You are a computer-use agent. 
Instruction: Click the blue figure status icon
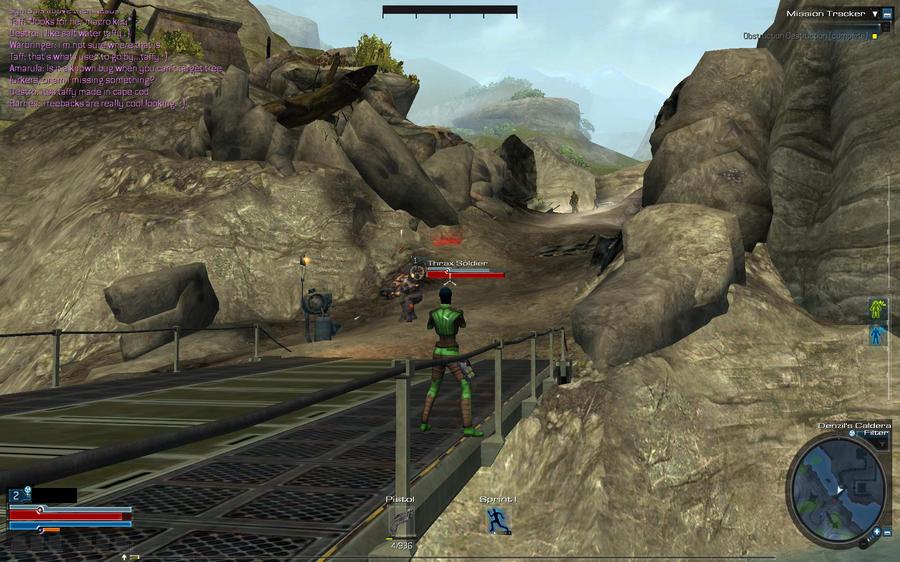(878, 336)
